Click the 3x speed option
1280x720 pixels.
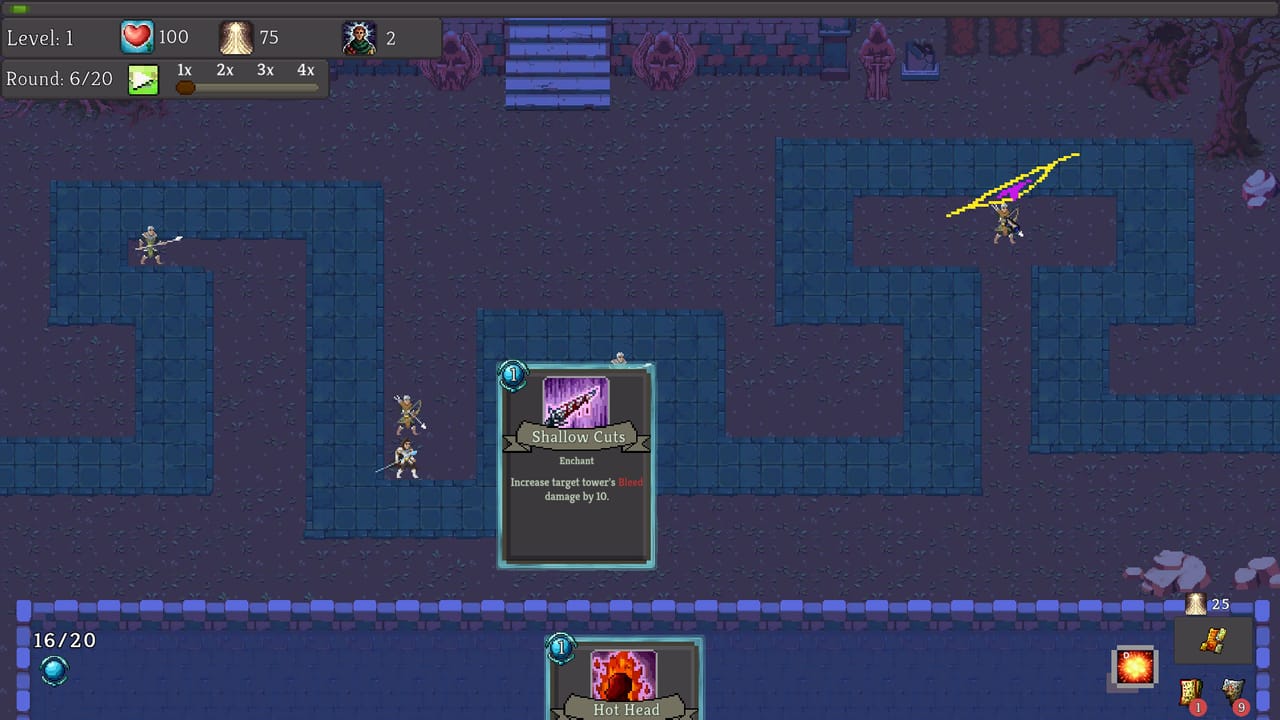264,70
